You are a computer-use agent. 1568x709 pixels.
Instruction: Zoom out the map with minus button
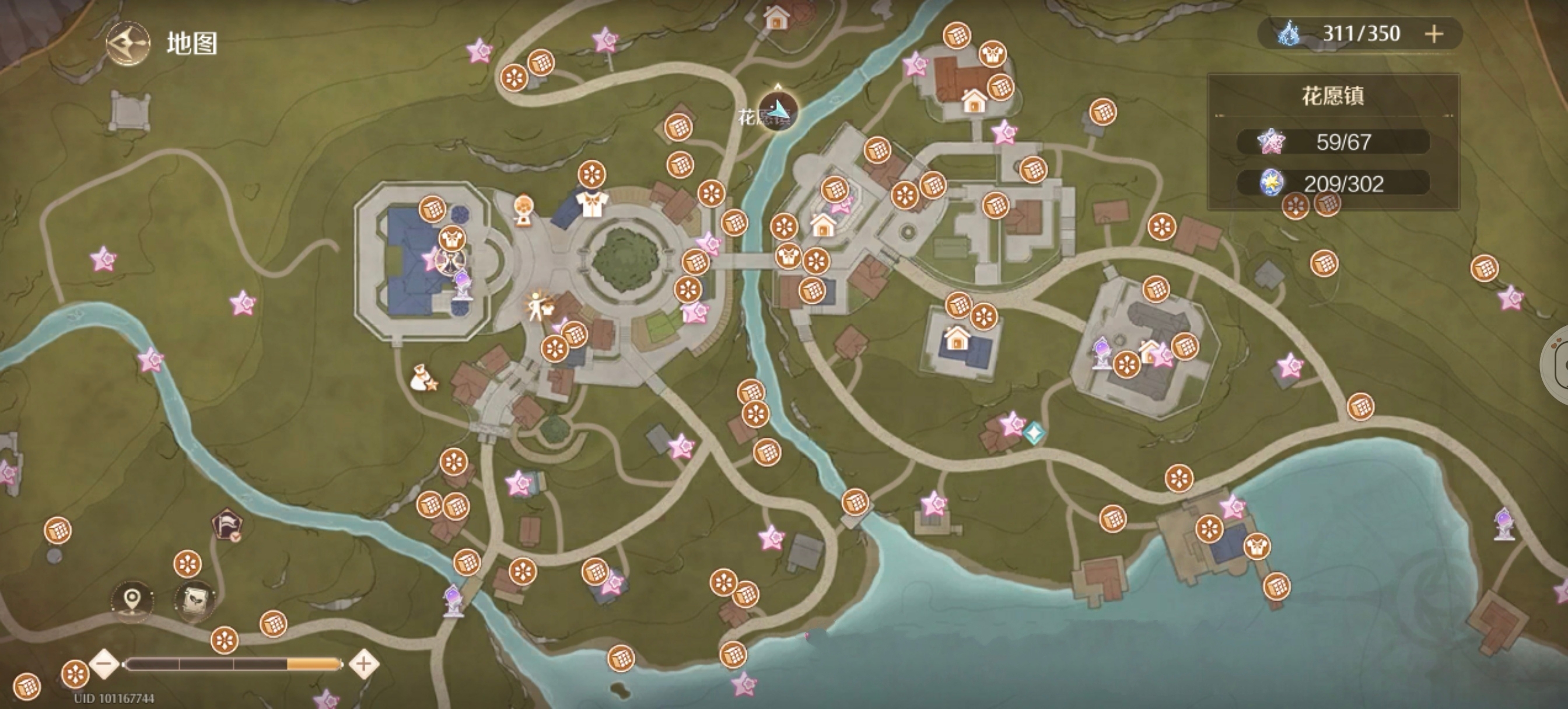[x=104, y=664]
